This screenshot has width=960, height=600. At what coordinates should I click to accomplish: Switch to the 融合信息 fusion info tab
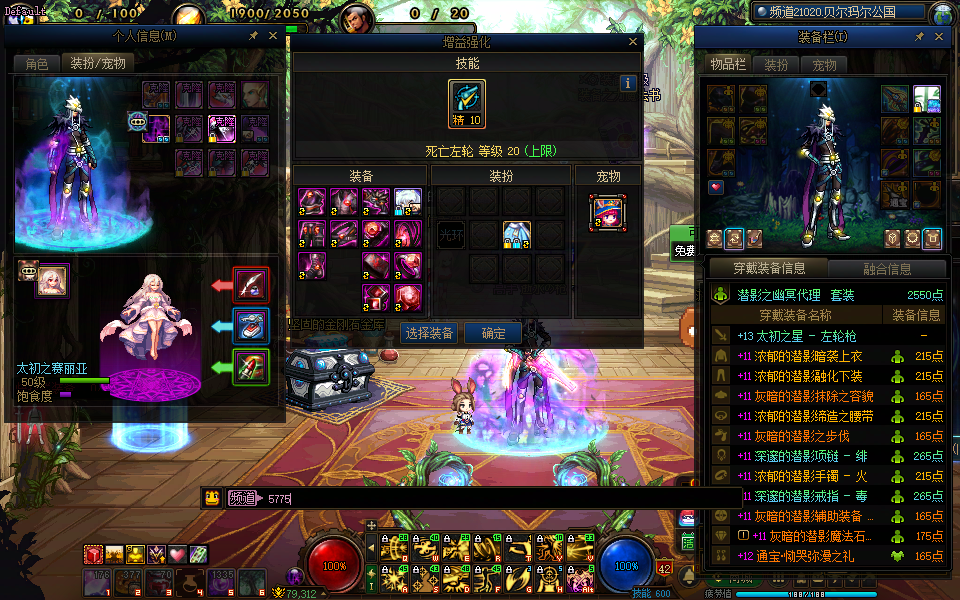pyautogui.click(x=886, y=268)
